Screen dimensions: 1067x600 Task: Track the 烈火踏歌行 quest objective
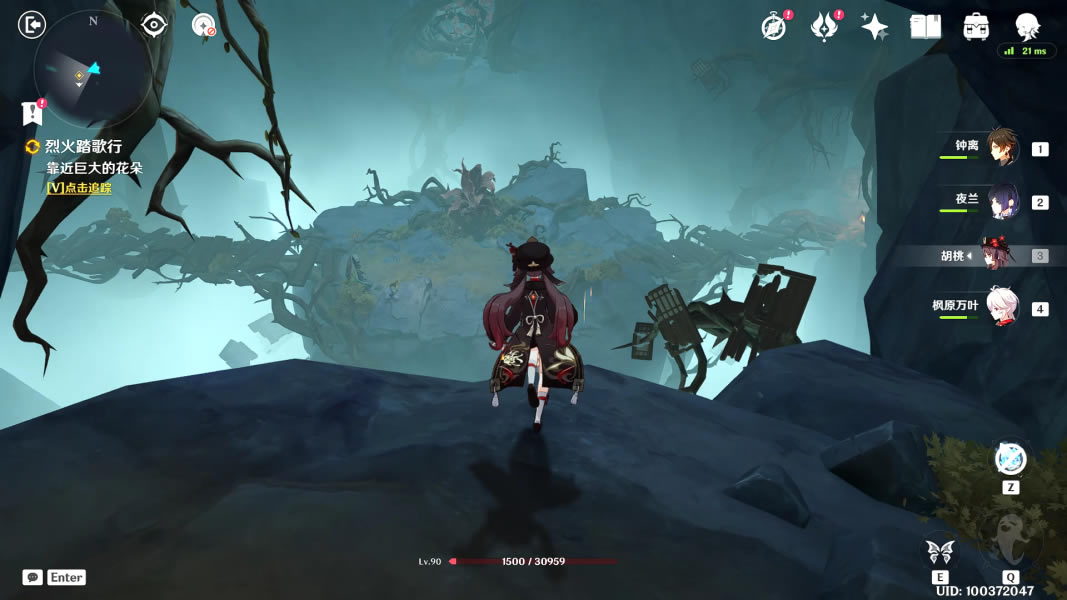(79, 188)
